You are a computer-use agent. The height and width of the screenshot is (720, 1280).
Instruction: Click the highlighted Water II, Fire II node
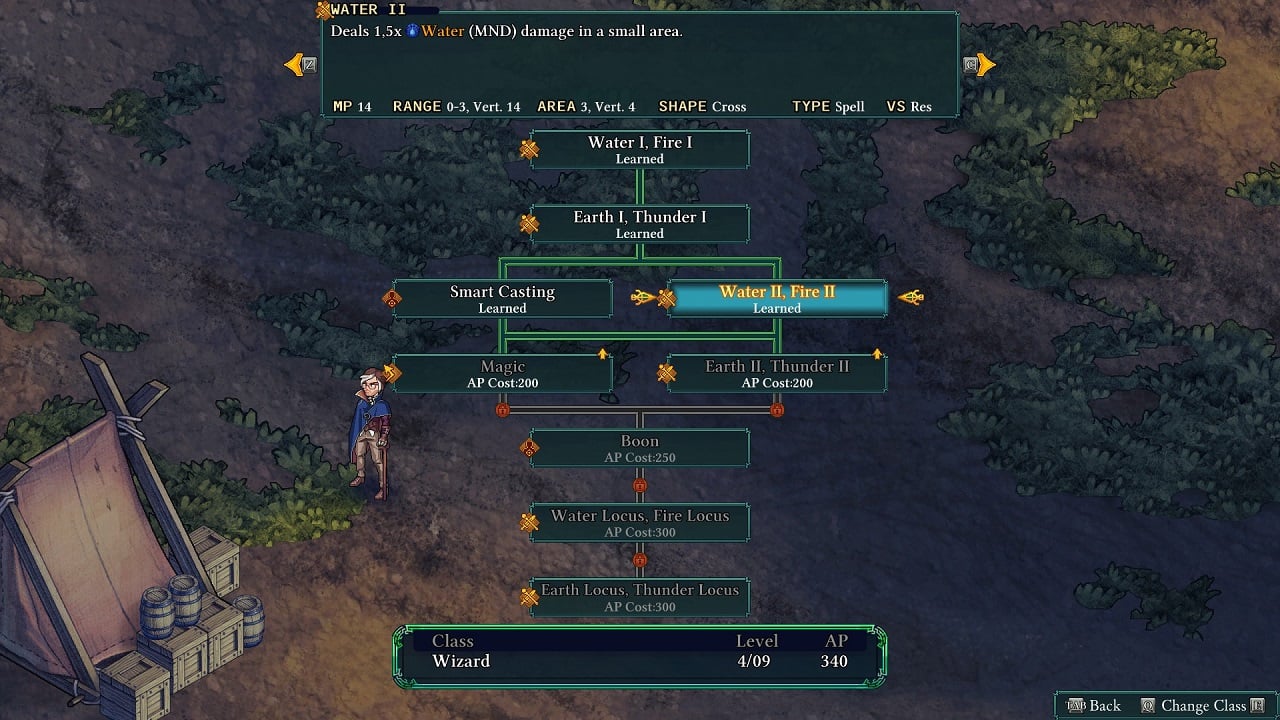(777, 299)
